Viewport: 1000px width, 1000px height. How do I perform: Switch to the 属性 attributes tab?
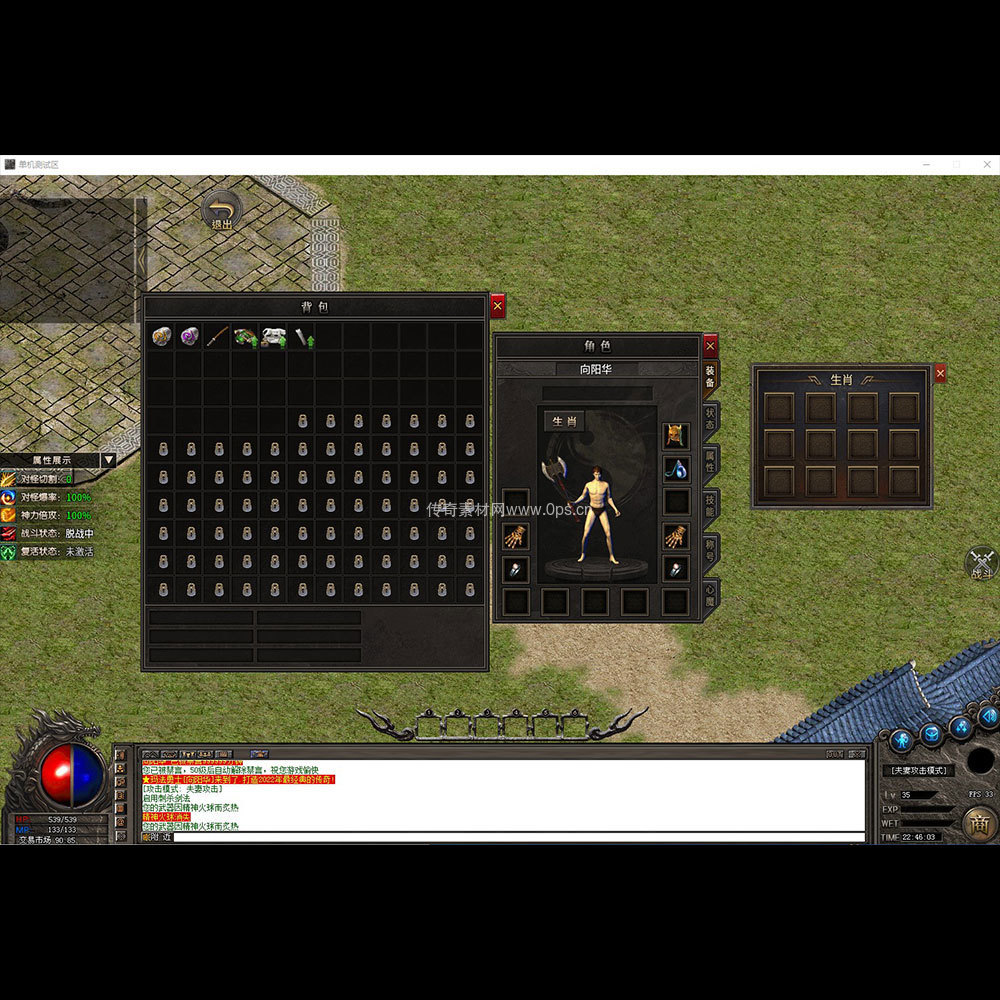710,462
